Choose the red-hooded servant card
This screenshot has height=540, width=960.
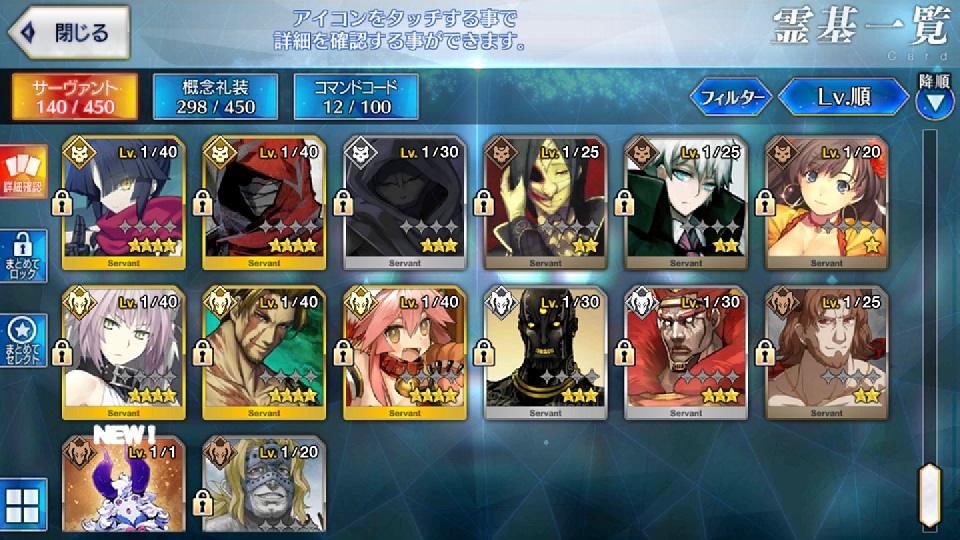point(263,202)
